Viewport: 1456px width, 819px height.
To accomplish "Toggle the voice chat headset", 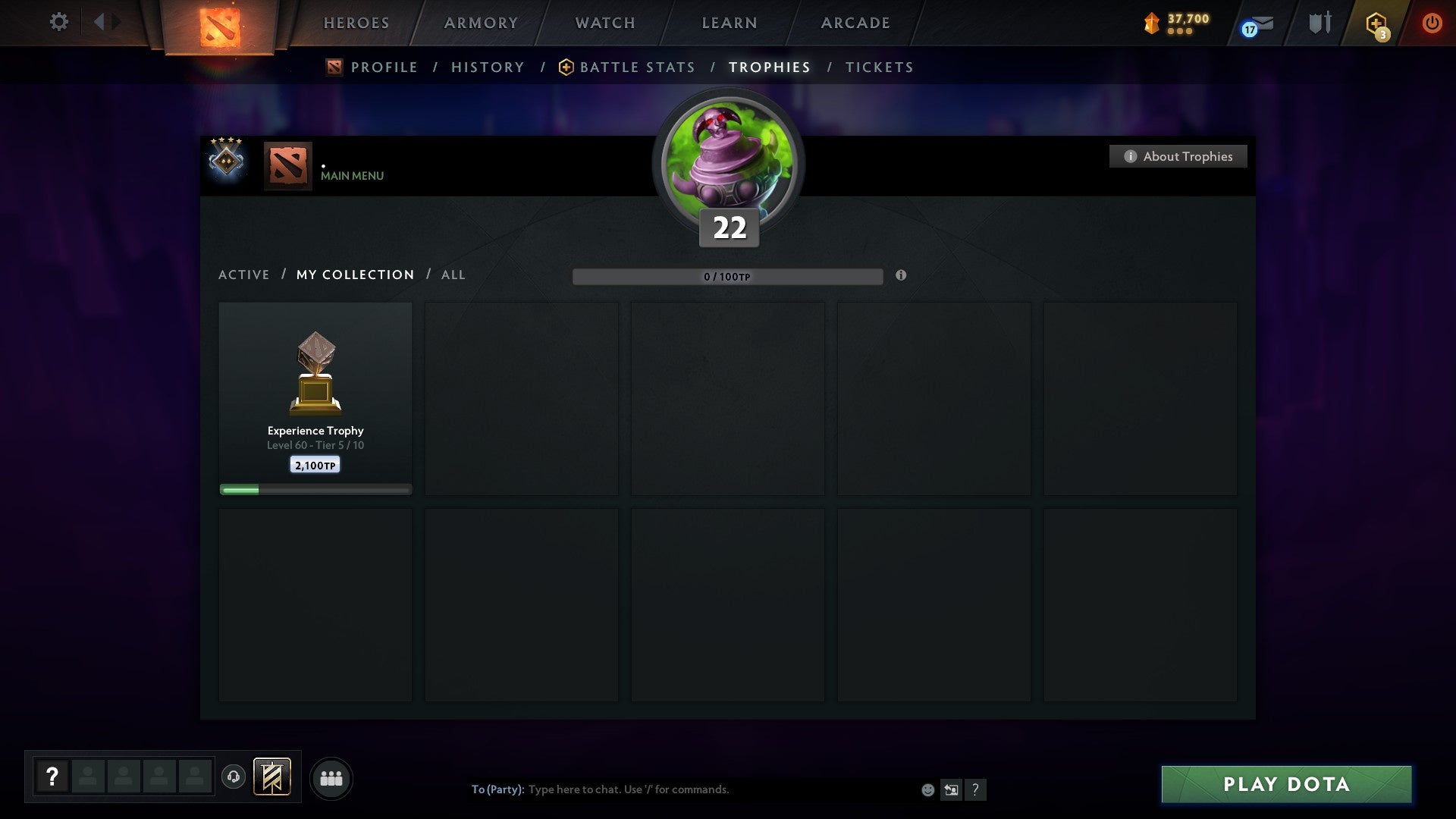I will coord(234,777).
